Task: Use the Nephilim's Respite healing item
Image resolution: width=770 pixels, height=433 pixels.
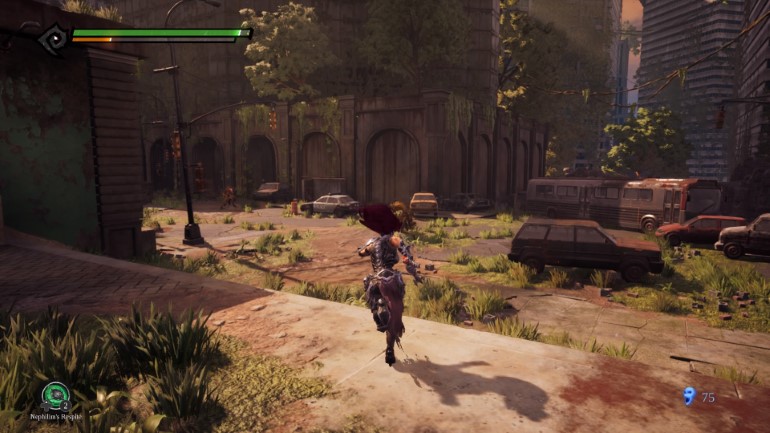Action: [55, 395]
